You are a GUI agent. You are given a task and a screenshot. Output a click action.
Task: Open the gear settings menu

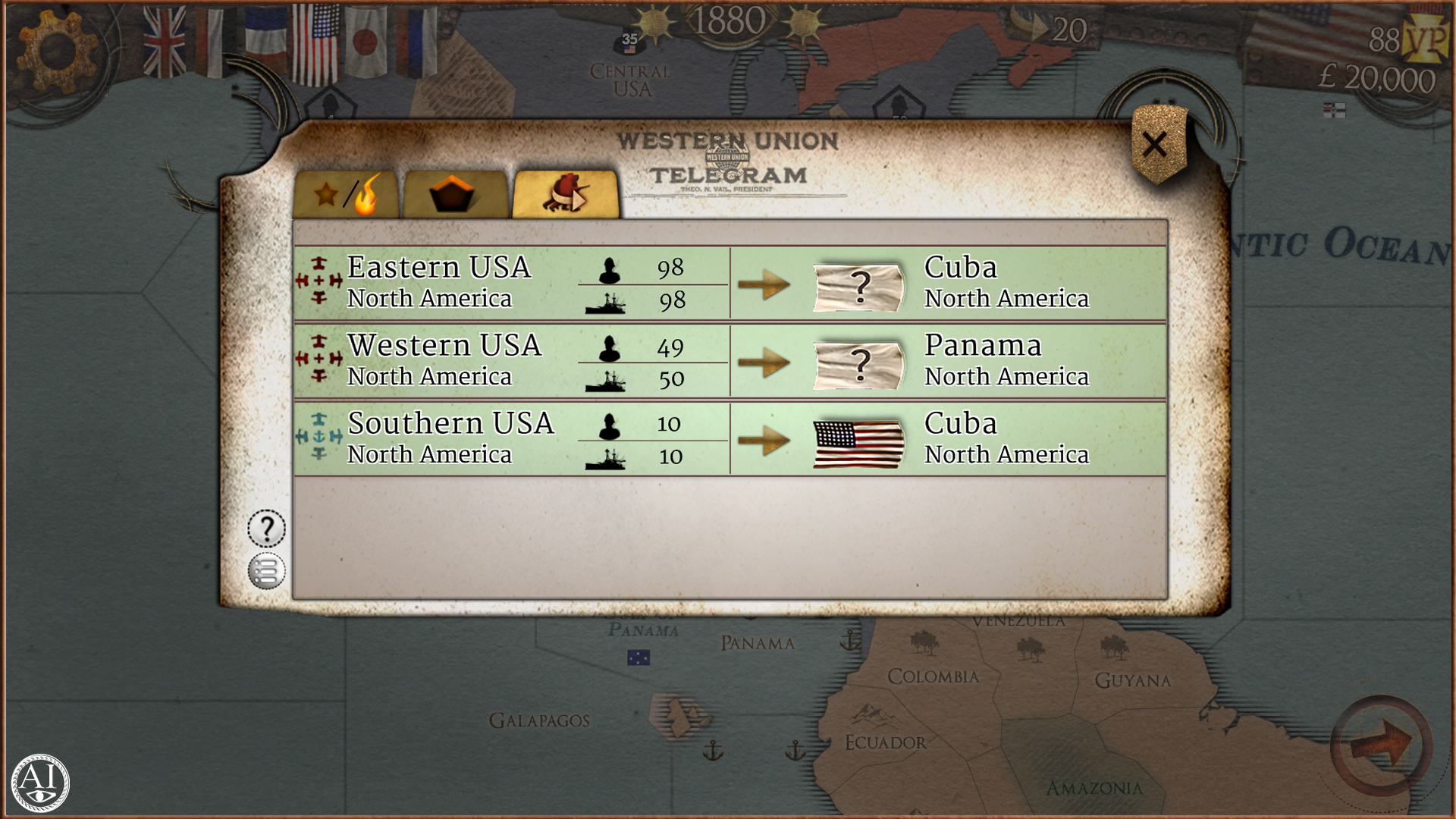click(58, 50)
